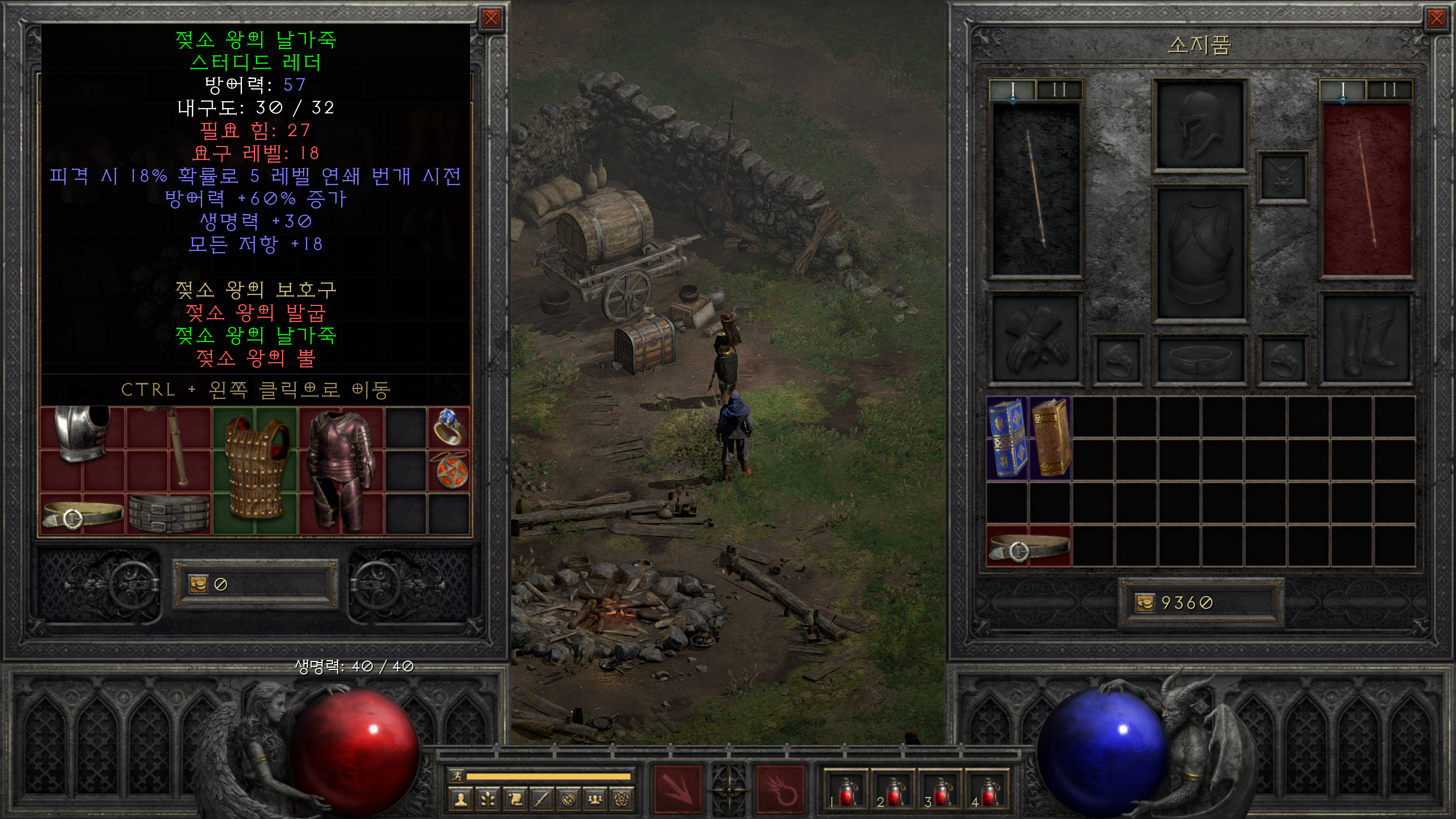Viewport: 1456px width, 819px height.
Task: Open the character sheet from mini menu
Action: (461, 799)
